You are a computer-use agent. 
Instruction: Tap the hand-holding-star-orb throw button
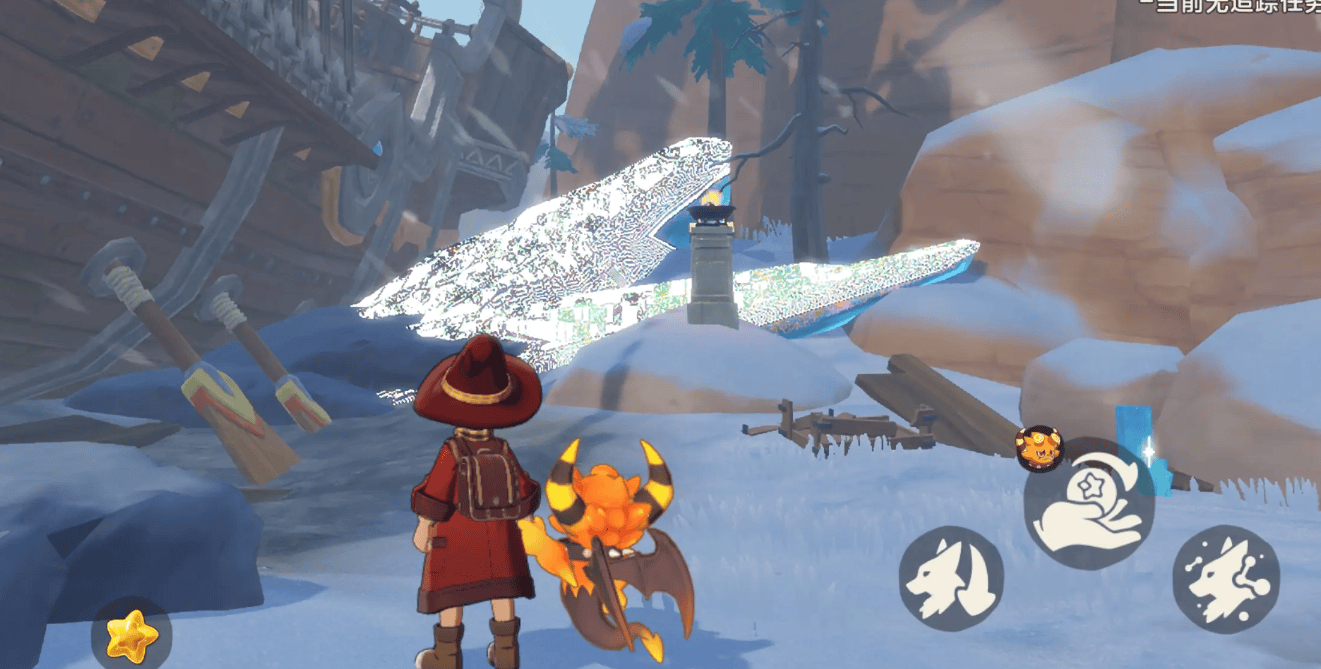point(1090,505)
